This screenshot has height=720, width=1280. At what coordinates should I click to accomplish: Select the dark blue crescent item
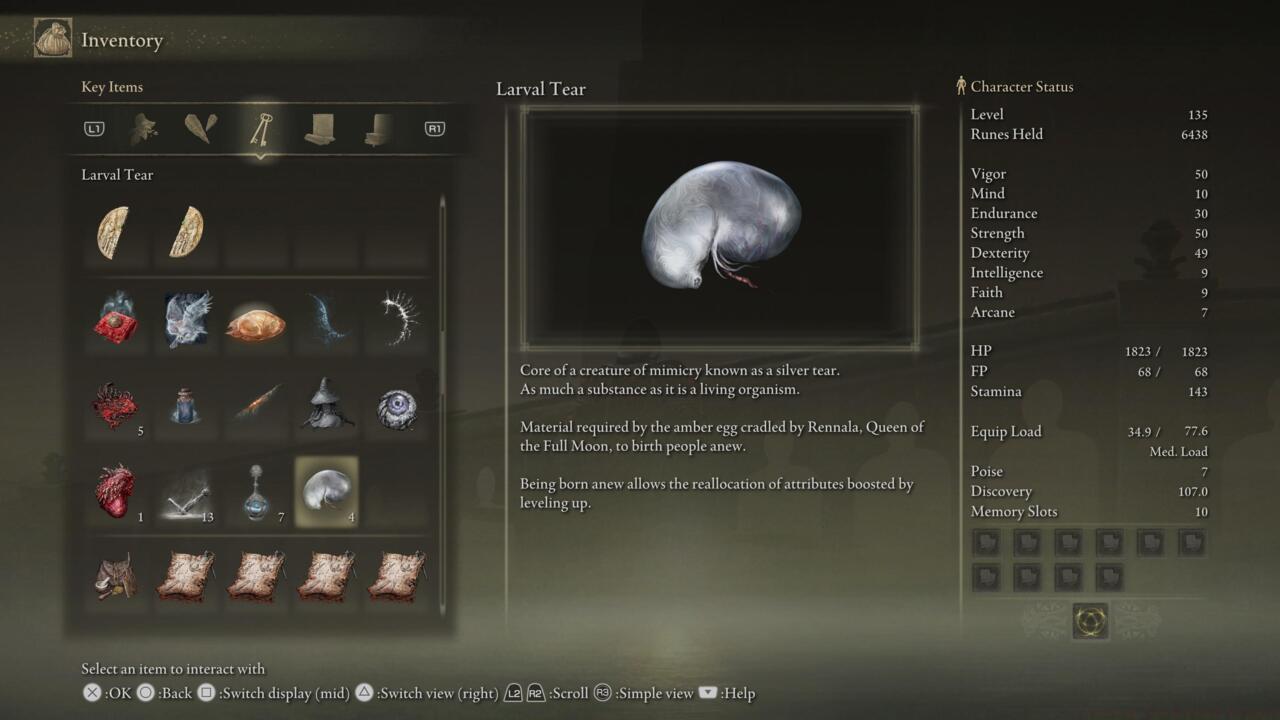(x=326, y=318)
